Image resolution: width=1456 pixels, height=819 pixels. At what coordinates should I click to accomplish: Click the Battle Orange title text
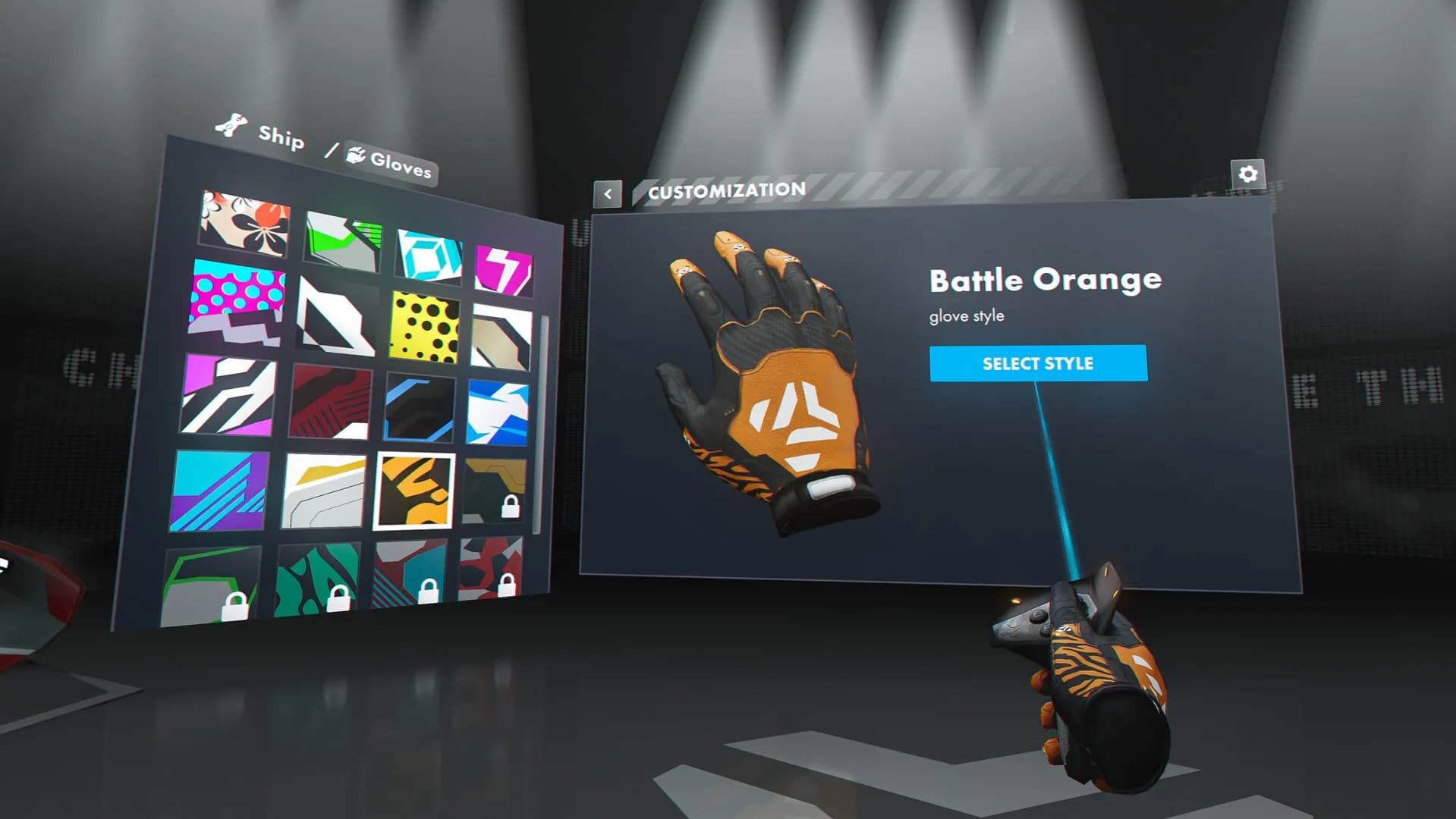tap(1044, 279)
